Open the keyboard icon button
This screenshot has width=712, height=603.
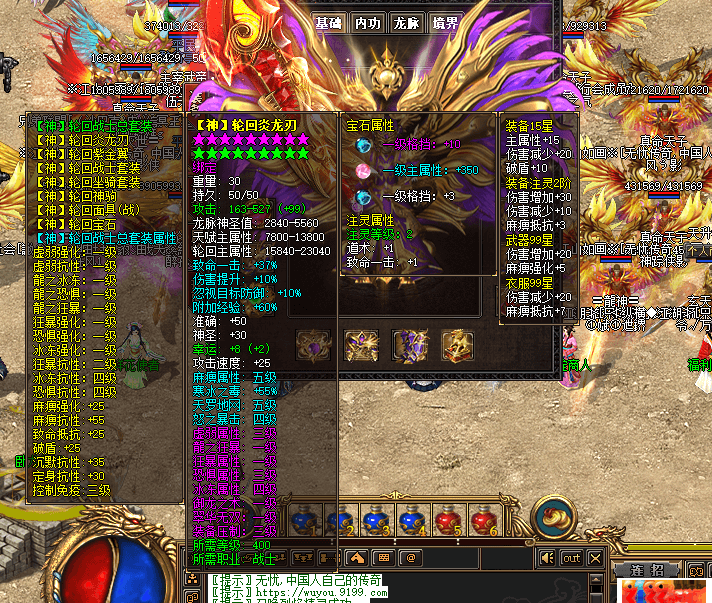[x=382, y=558]
